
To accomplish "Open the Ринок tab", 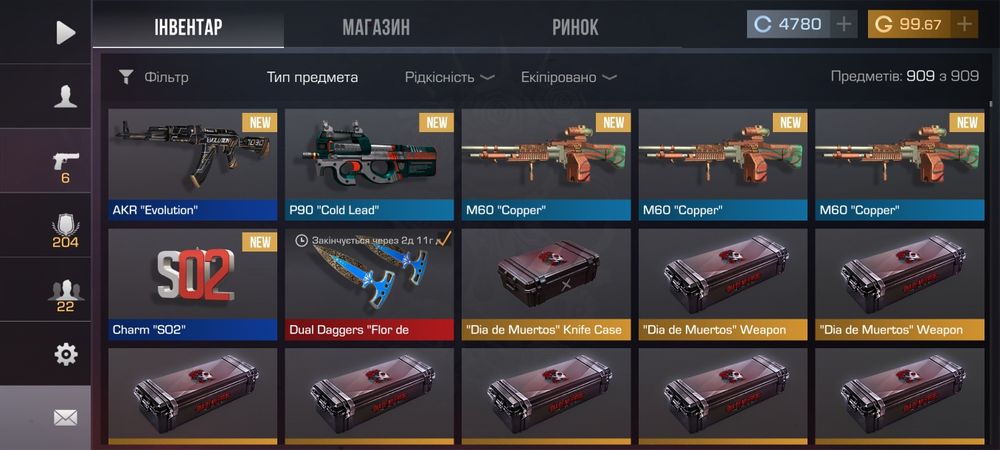I will [x=575, y=27].
